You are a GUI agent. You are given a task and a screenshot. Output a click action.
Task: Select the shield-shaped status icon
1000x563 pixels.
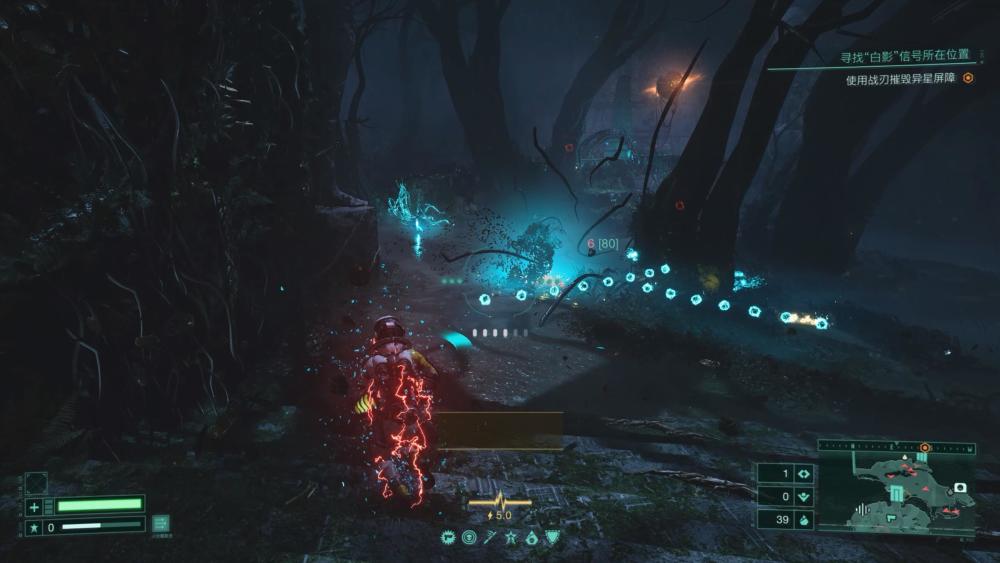click(x=552, y=538)
